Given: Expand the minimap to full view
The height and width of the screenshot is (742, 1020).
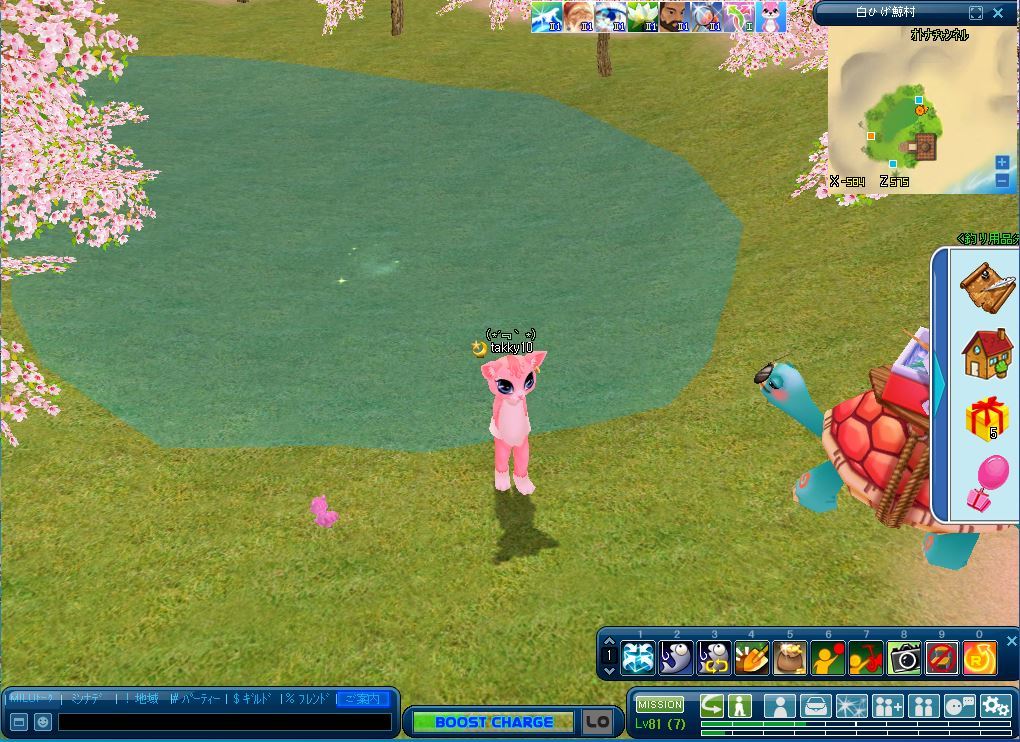Looking at the screenshot, I should point(976,13).
